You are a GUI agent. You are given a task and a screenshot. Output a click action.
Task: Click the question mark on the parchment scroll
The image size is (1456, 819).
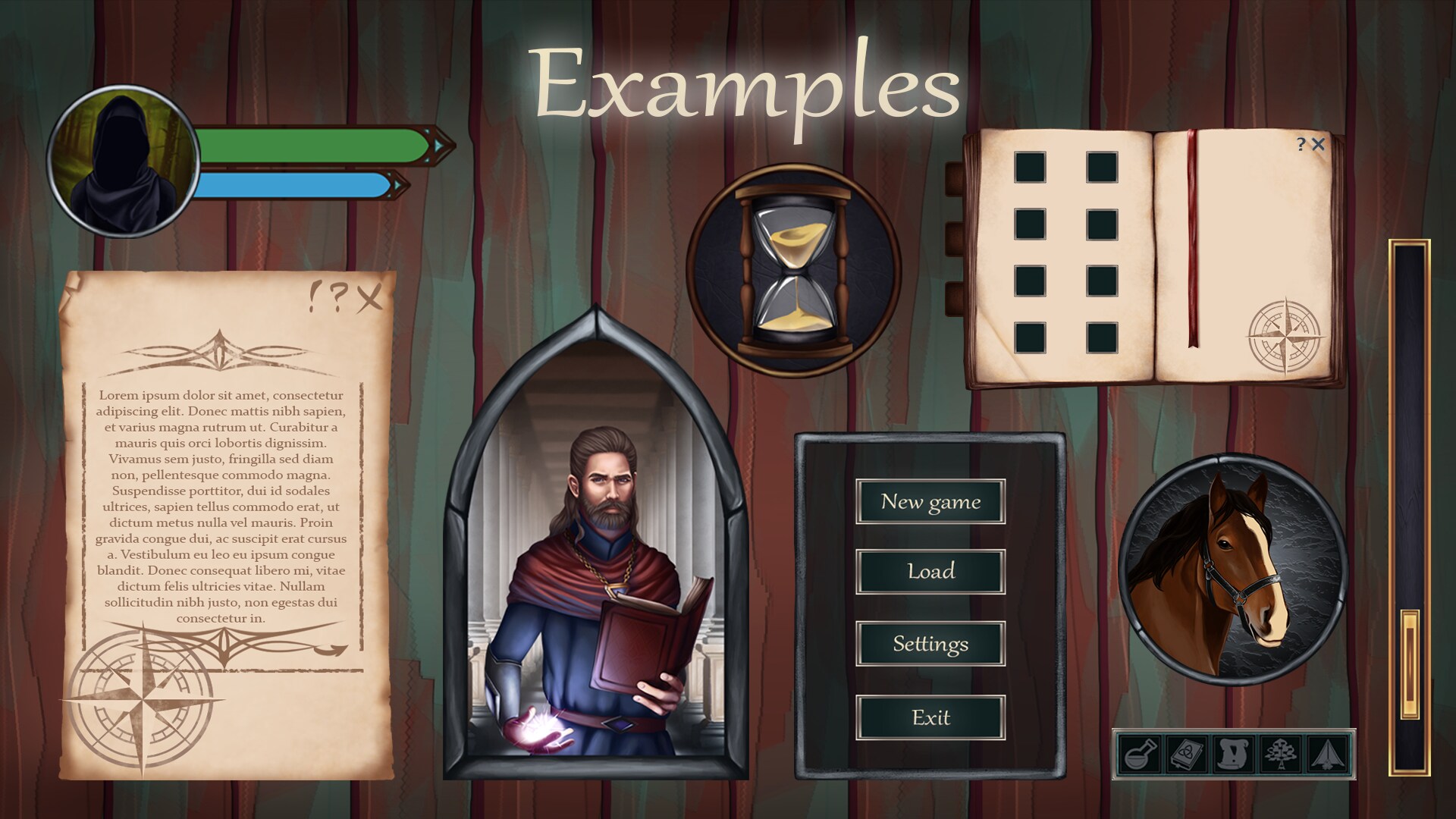point(339,296)
